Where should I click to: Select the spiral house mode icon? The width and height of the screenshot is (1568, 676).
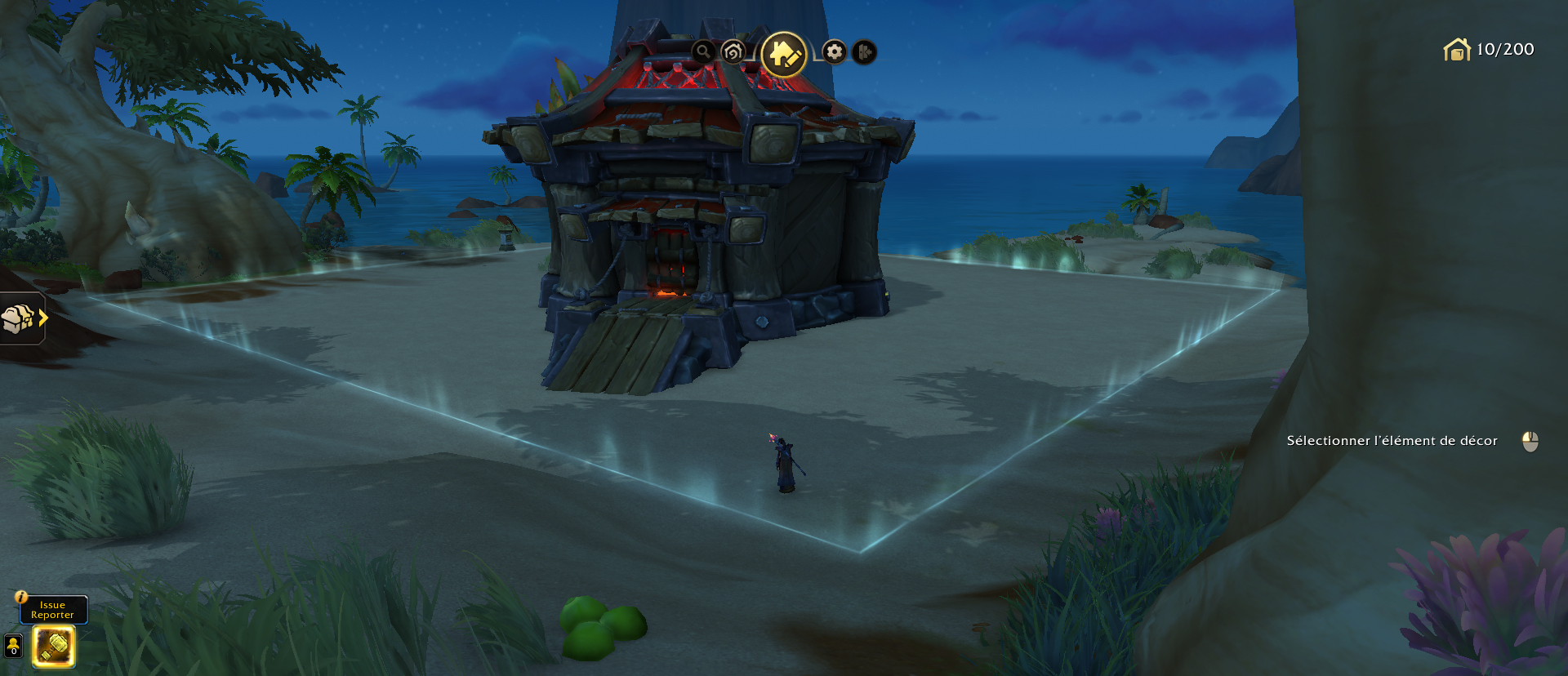[x=733, y=52]
